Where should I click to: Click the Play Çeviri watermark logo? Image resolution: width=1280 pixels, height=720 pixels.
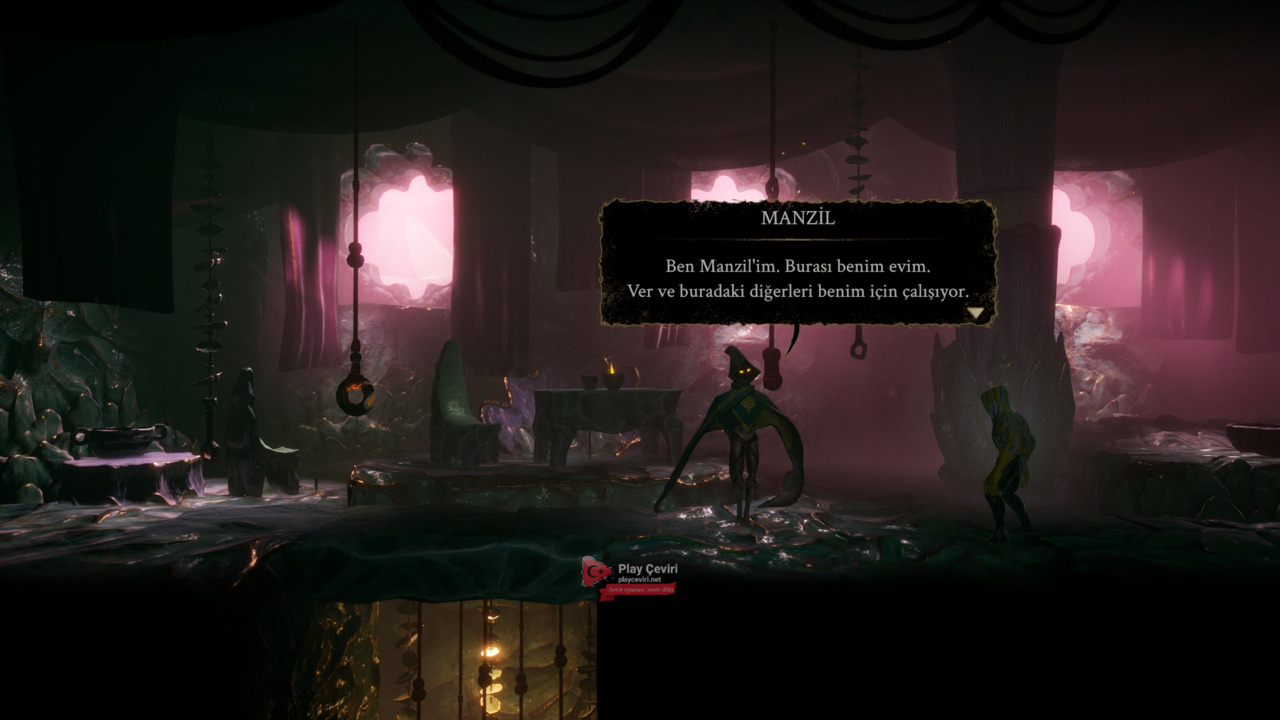630,577
